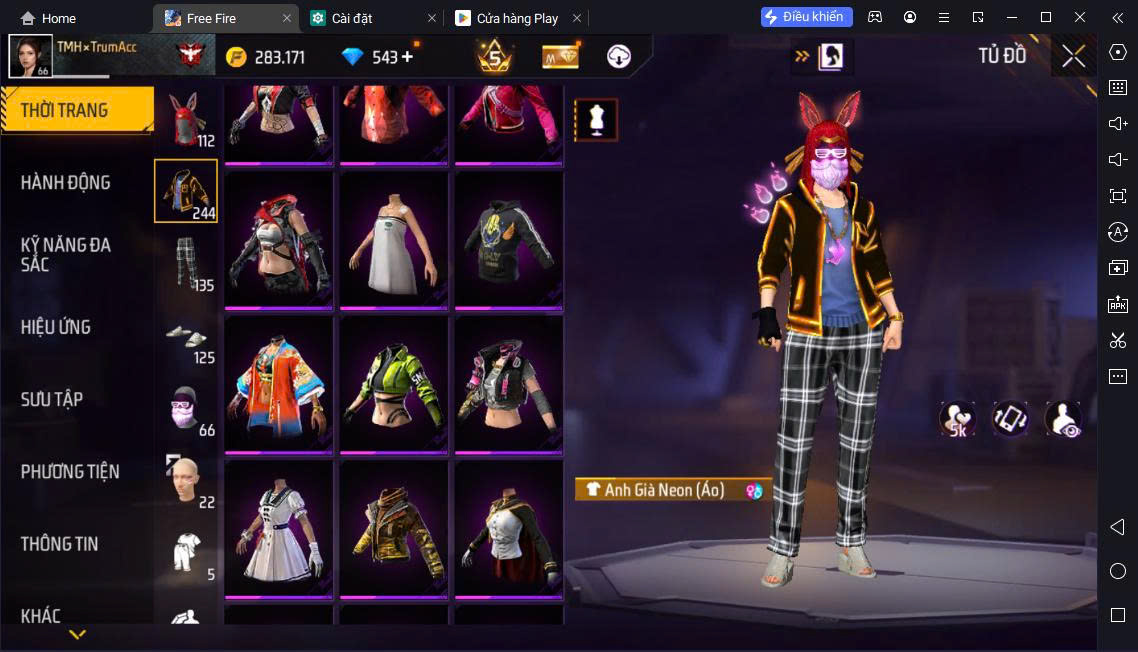Select the Thời Trang category tab
The image size is (1138, 652).
coord(76,110)
